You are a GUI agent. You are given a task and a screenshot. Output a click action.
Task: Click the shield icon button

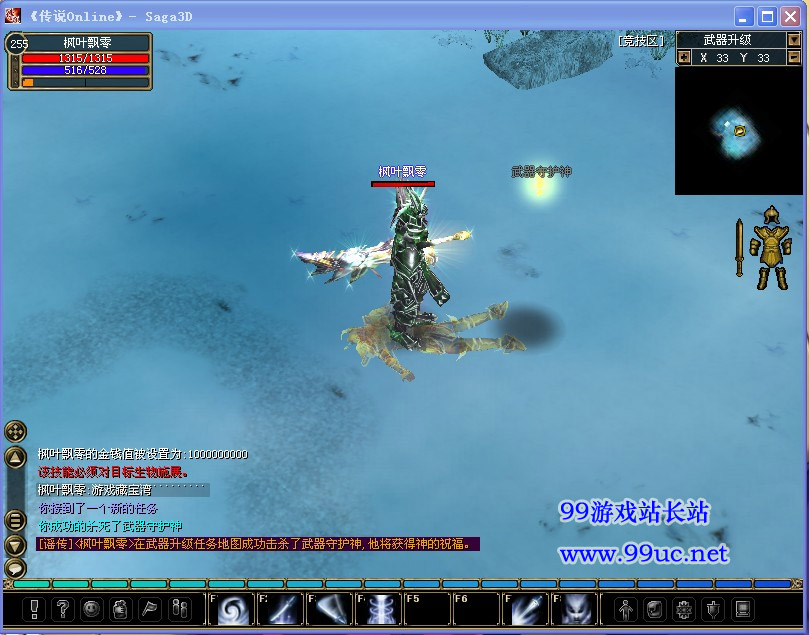pos(713,608)
